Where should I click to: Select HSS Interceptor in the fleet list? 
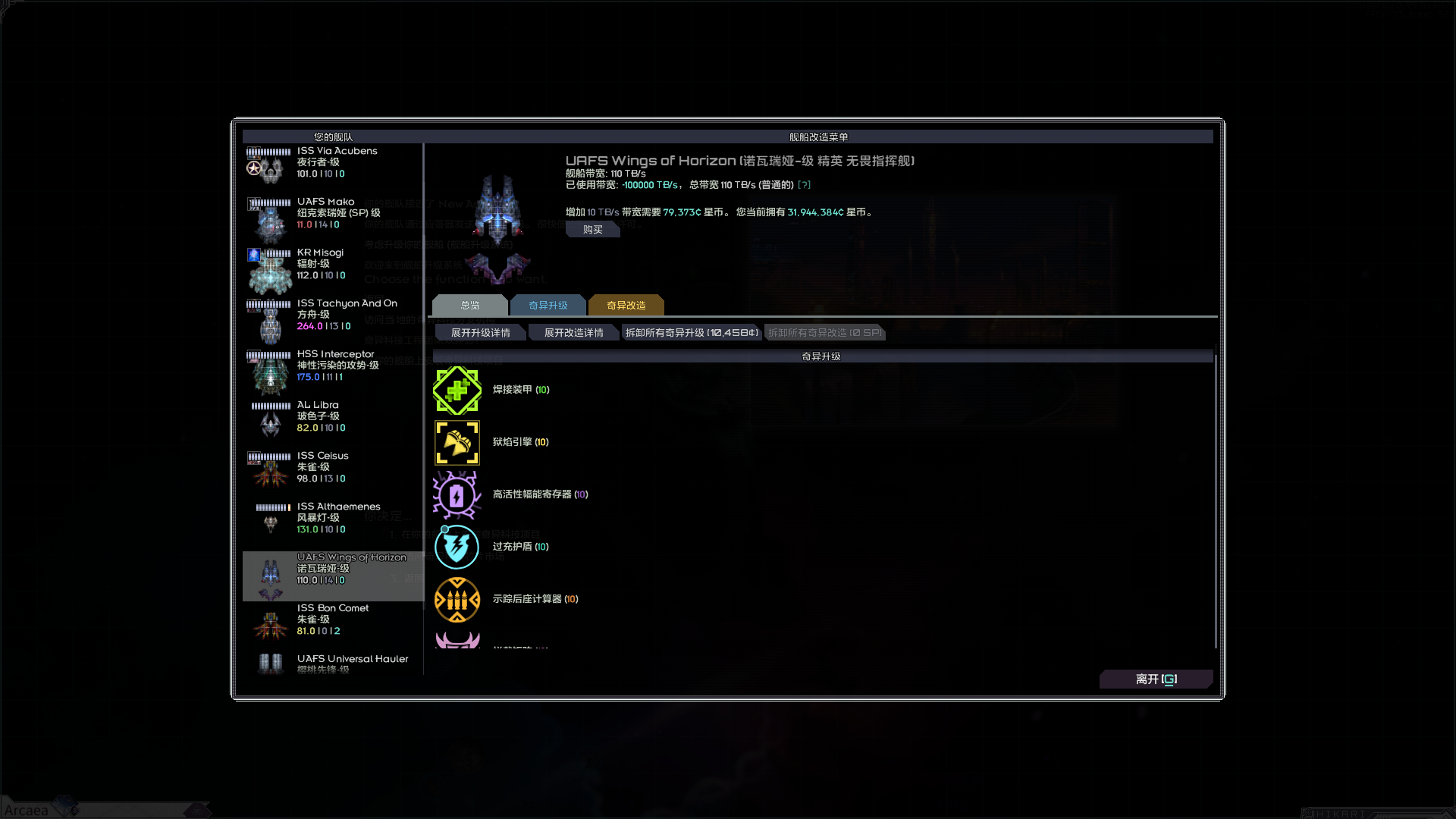point(332,366)
